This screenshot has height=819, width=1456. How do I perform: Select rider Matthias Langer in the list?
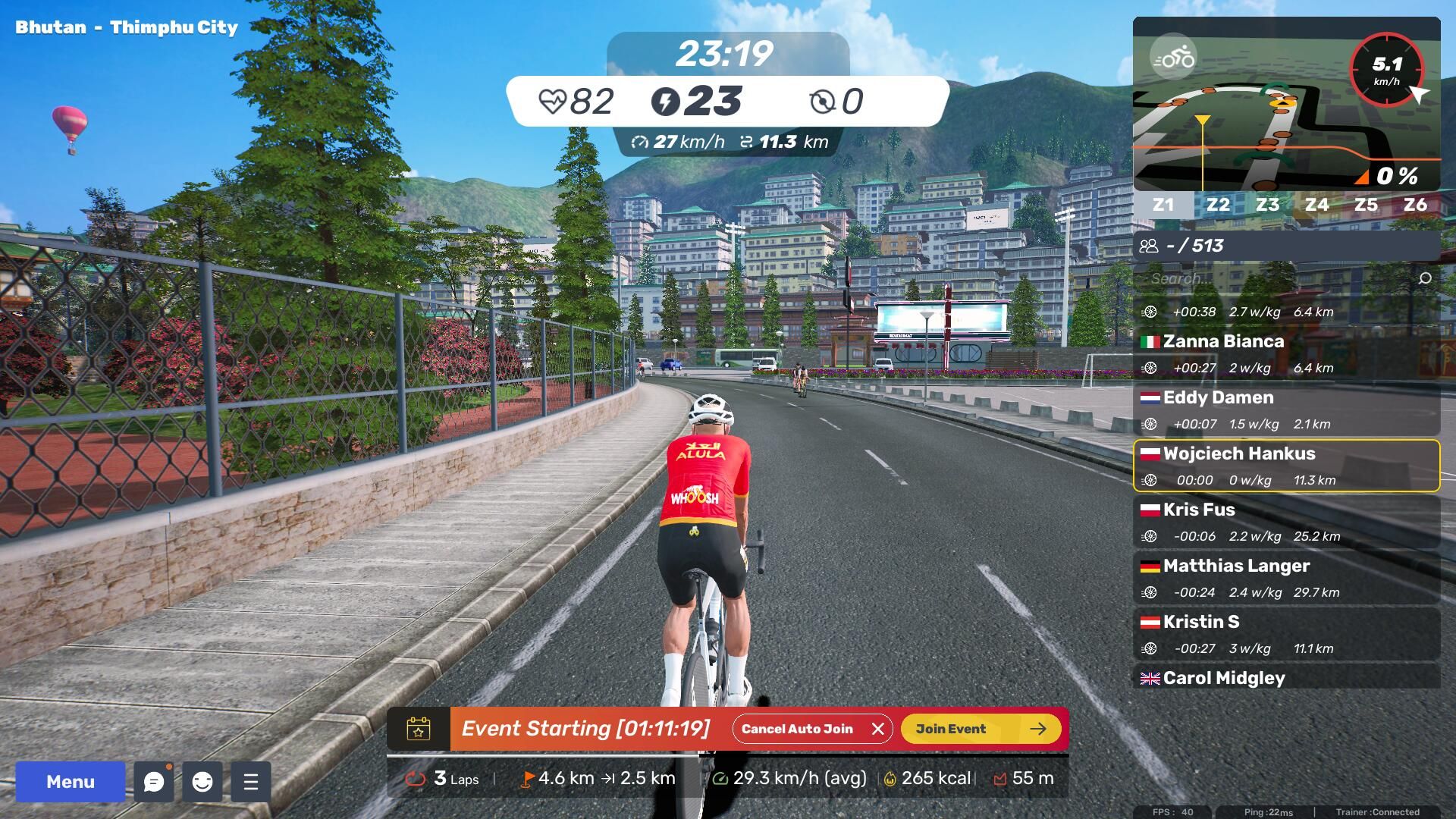pos(1286,579)
